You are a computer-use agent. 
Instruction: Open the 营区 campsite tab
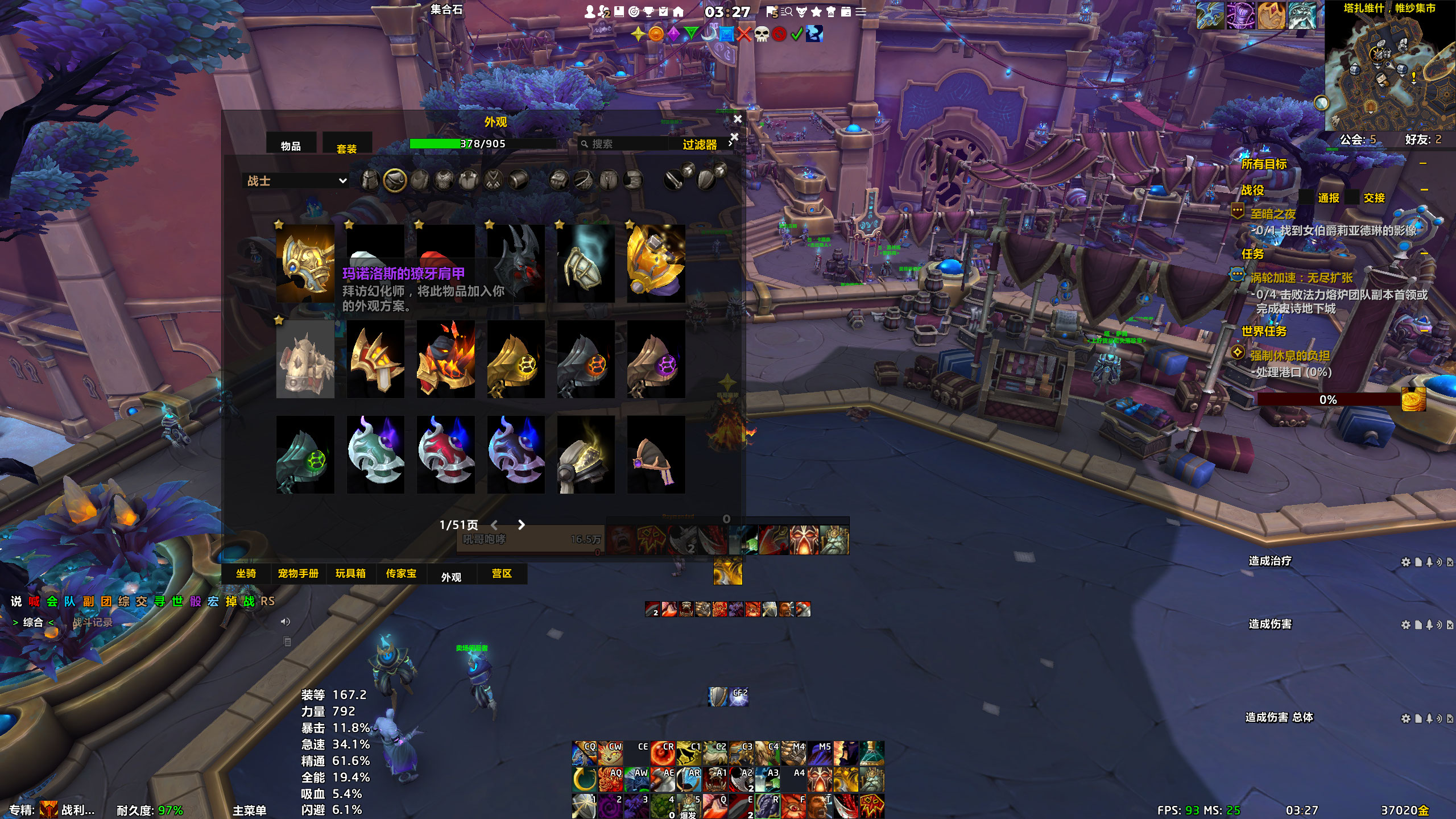(502, 573)
